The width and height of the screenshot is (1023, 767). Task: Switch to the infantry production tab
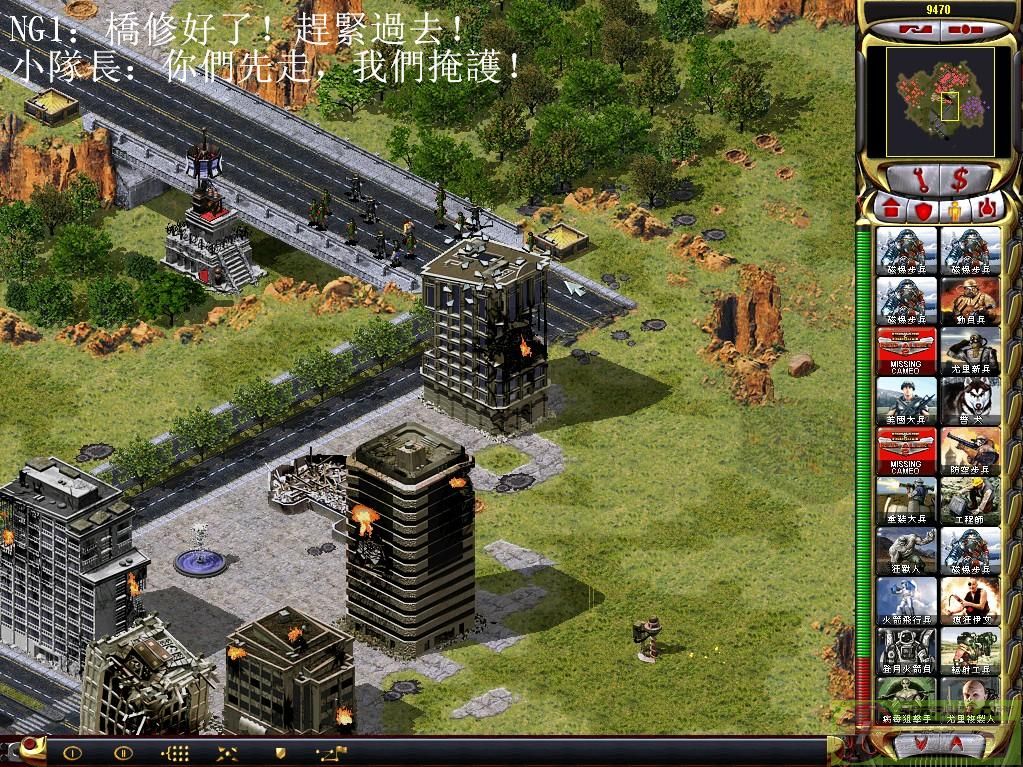(x=955, y=209)
